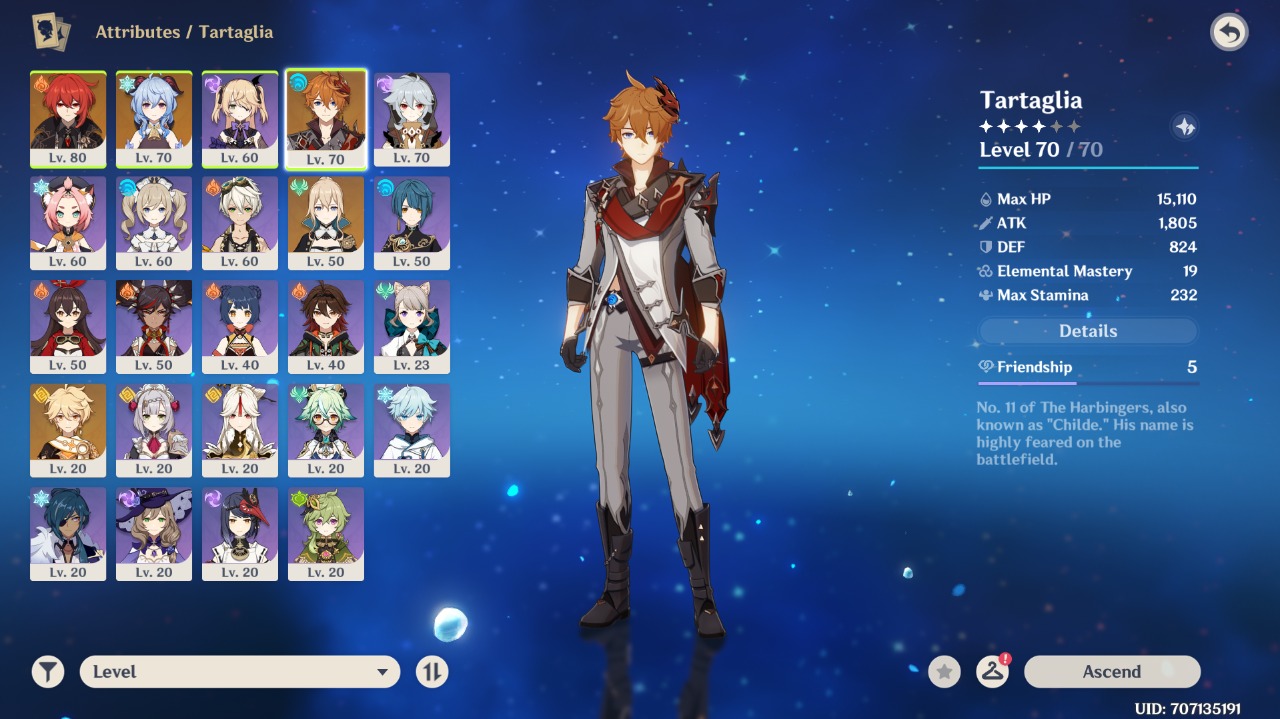This screenshot has width=1280, height=719.
Task: Toggle the sort order arrows
Action: click(432, 672)
